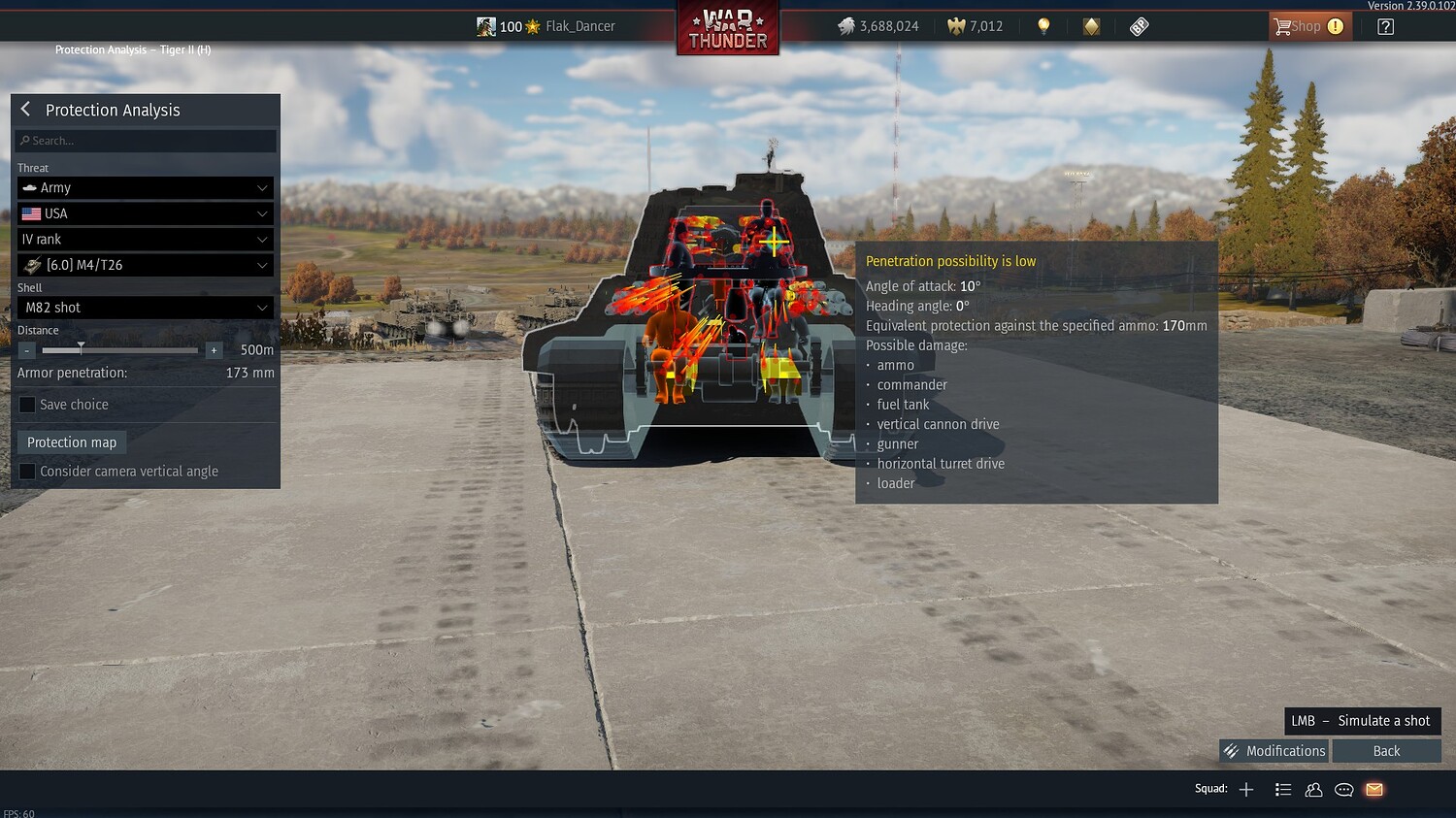Open the help question mark icon
This screenshot has height=818, width=1456.
tap(1386, 26)
